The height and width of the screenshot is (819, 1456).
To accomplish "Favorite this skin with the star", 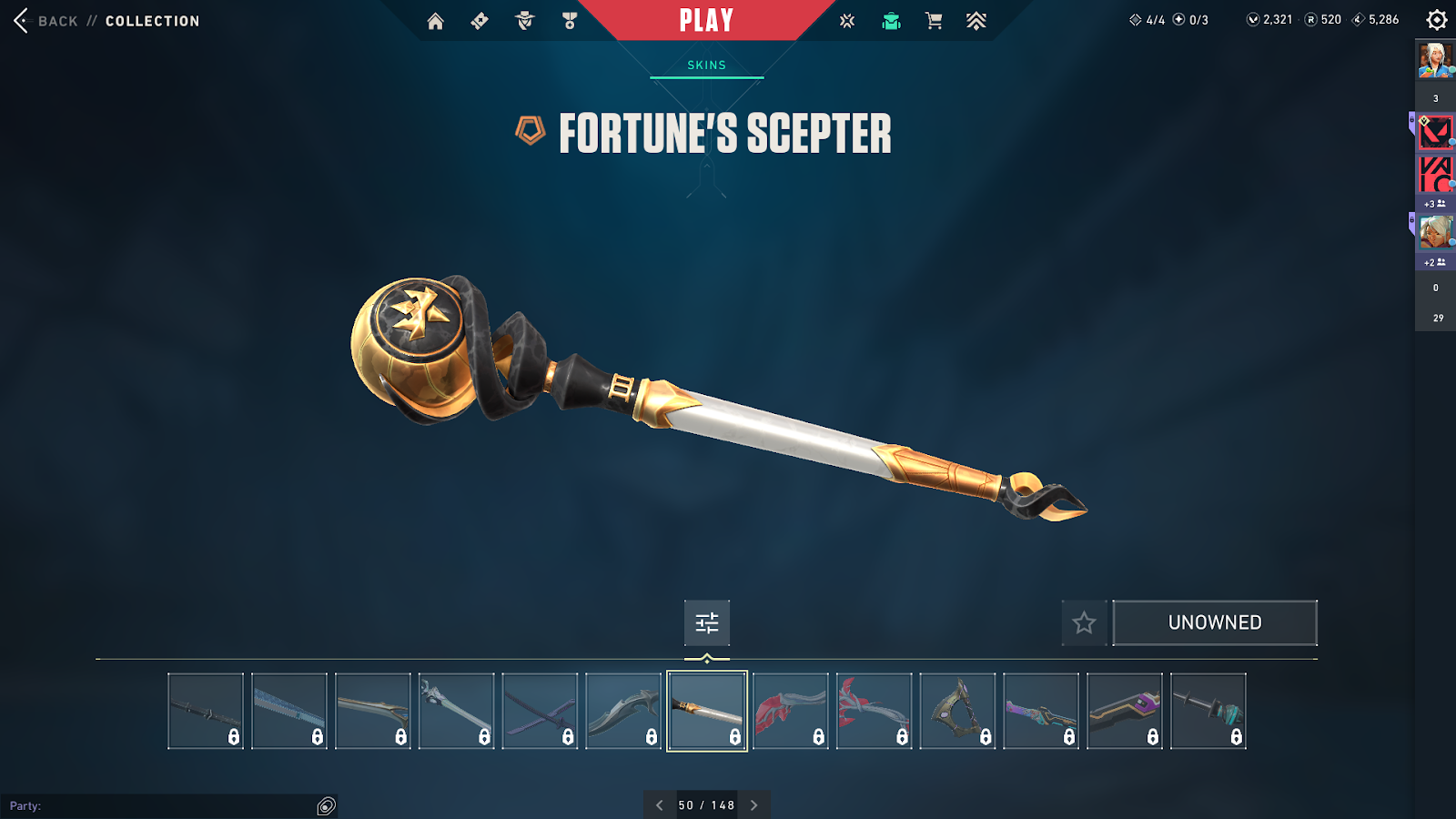I will [x=1084, y=622].
